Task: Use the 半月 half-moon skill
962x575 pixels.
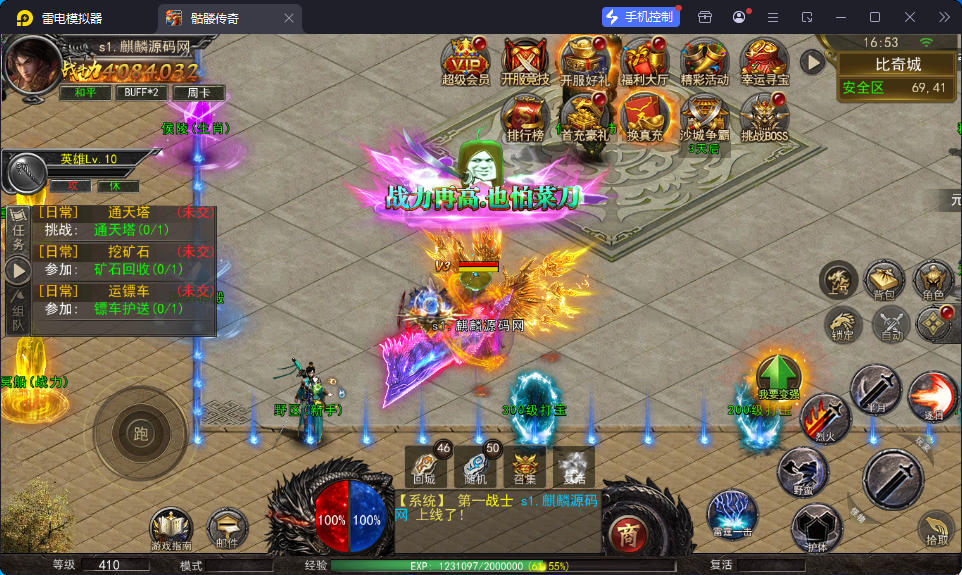Action: point(875,392)
